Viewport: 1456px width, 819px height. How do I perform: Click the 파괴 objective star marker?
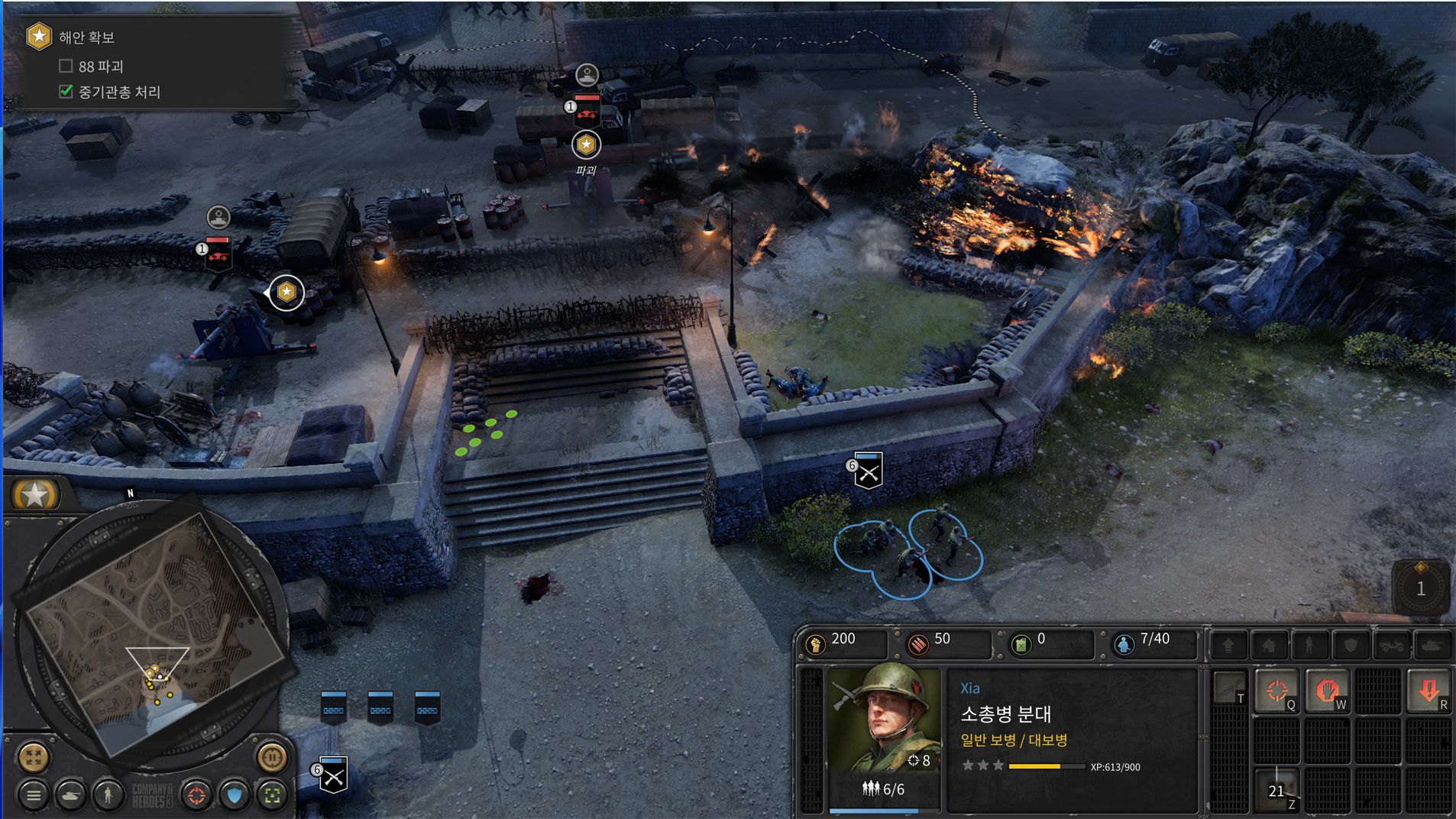586,144
